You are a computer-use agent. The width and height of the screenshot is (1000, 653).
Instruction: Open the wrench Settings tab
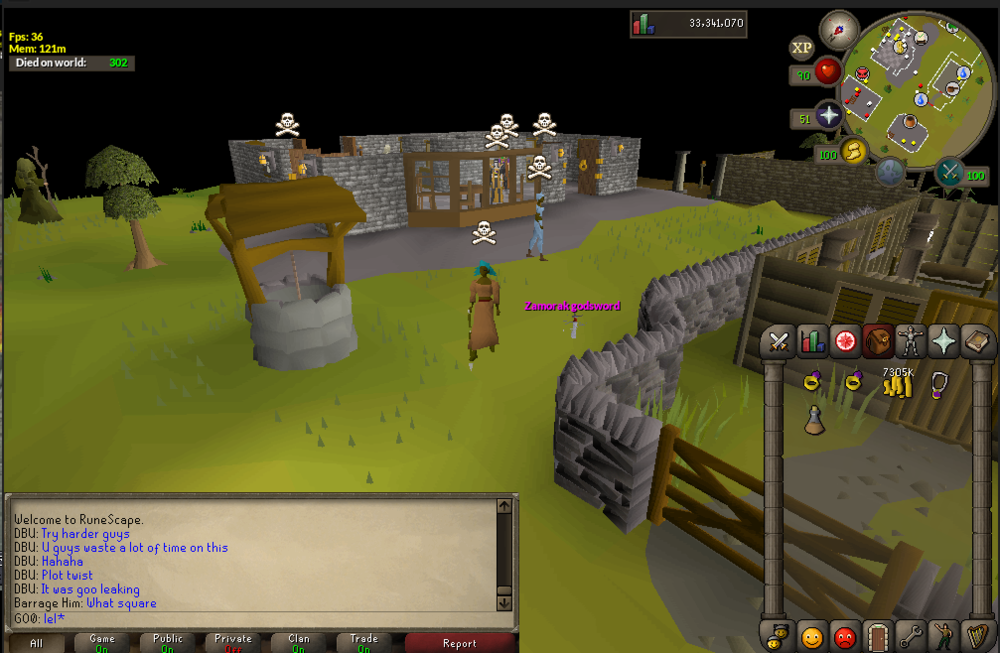pyautogui.click(x=911, y=635)
